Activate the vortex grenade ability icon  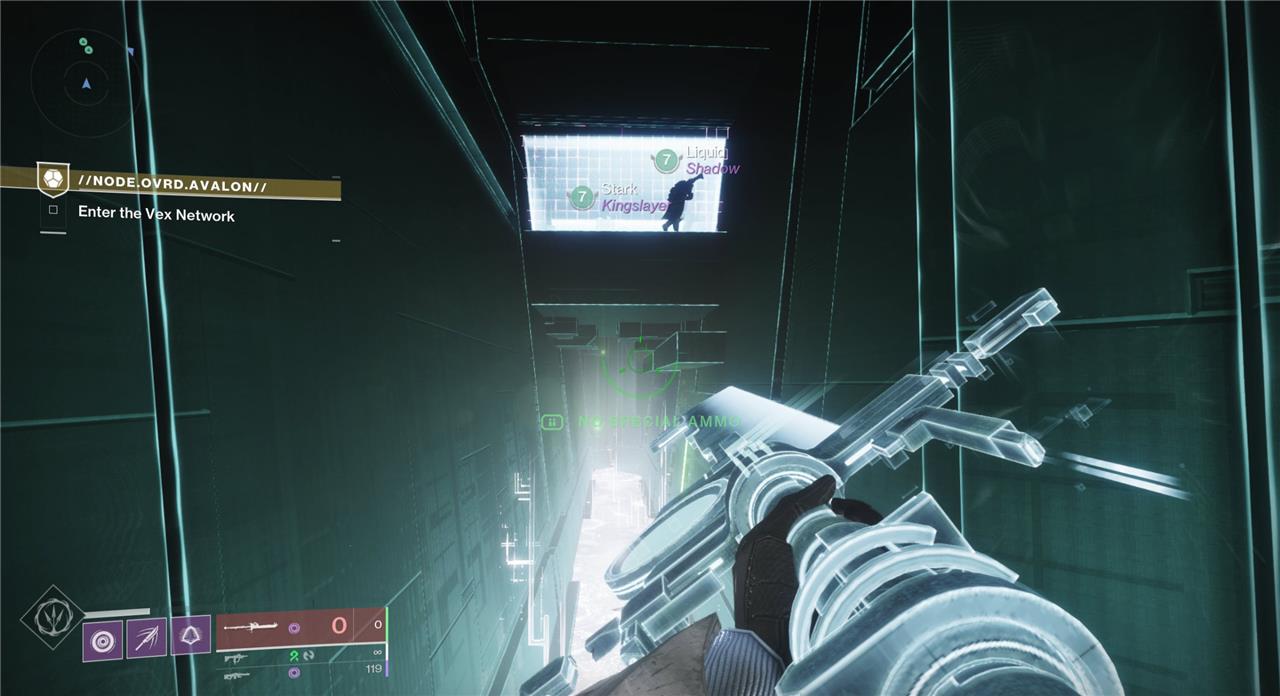tap(102, 639)
